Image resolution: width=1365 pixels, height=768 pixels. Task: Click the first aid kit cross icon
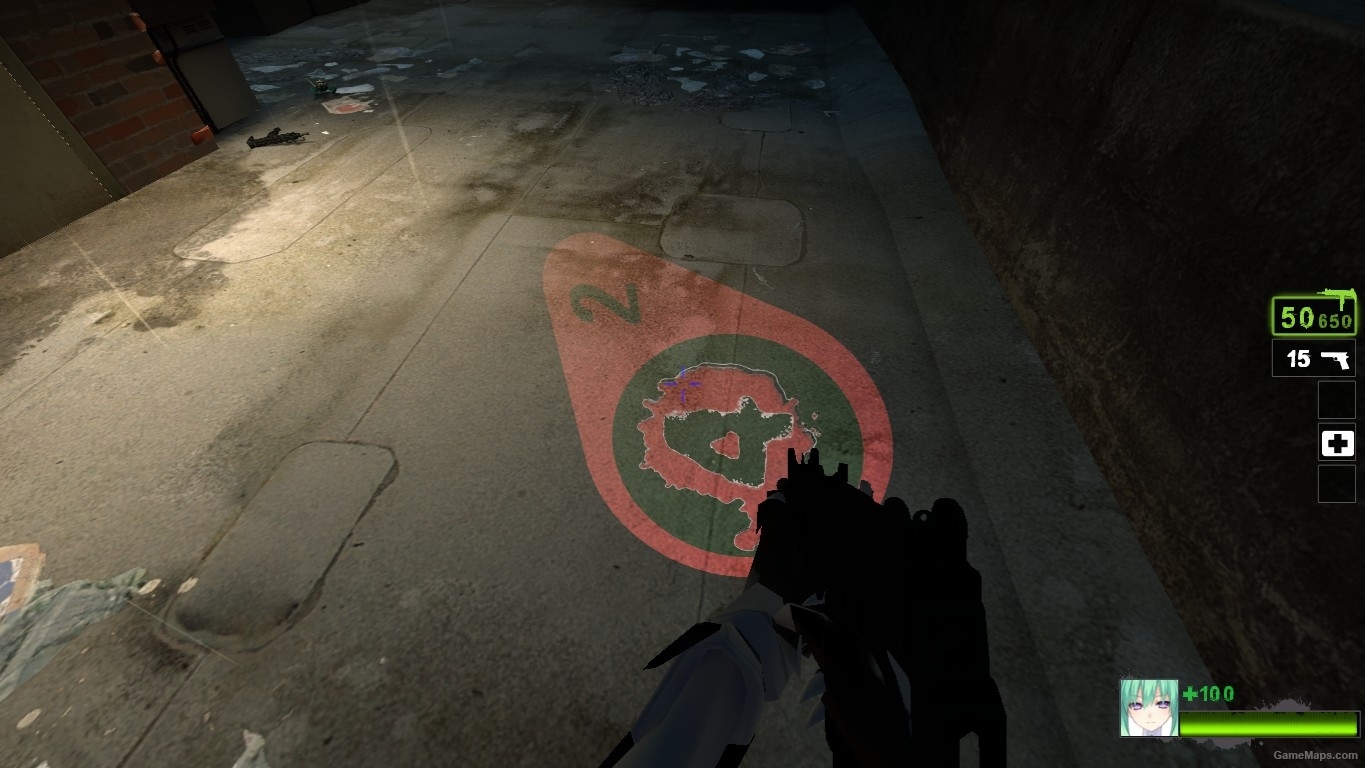coord(1337,442)
